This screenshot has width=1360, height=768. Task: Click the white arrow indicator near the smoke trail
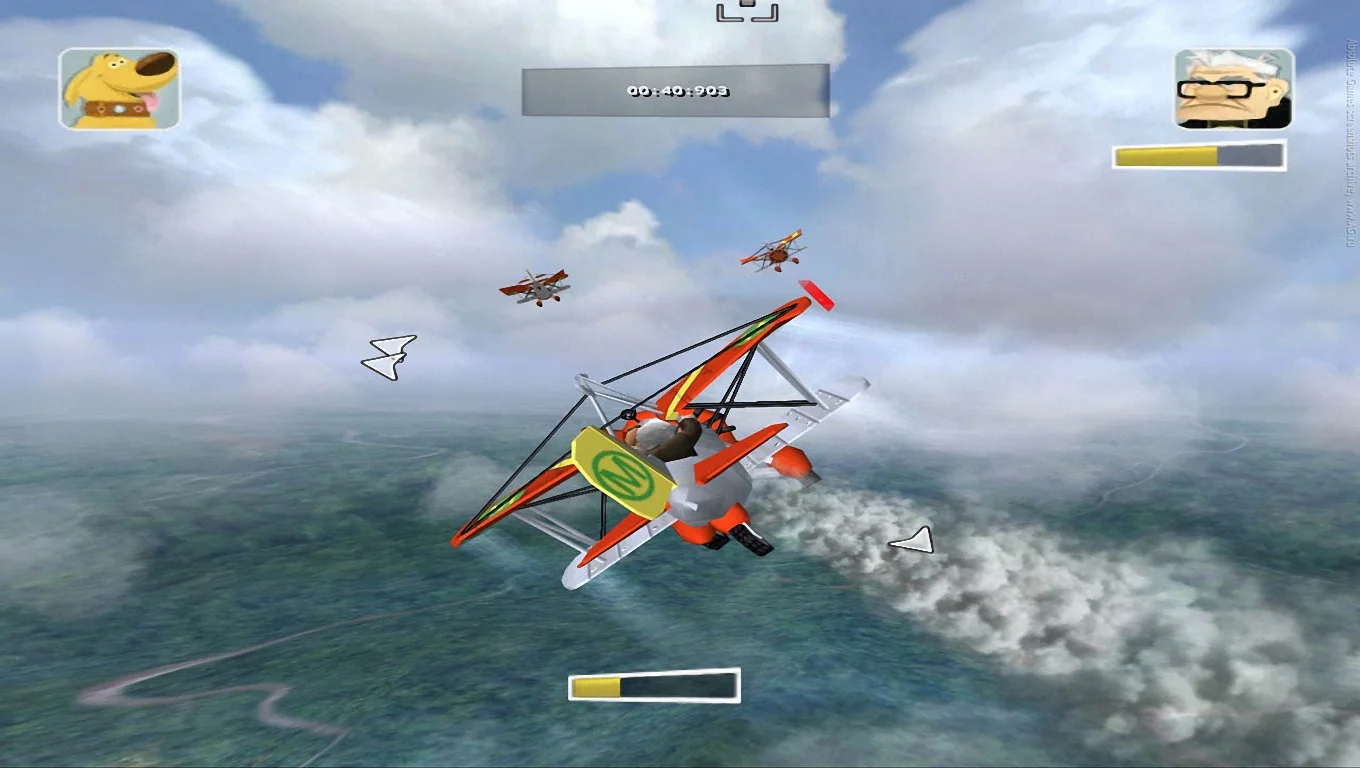point(910,541)
